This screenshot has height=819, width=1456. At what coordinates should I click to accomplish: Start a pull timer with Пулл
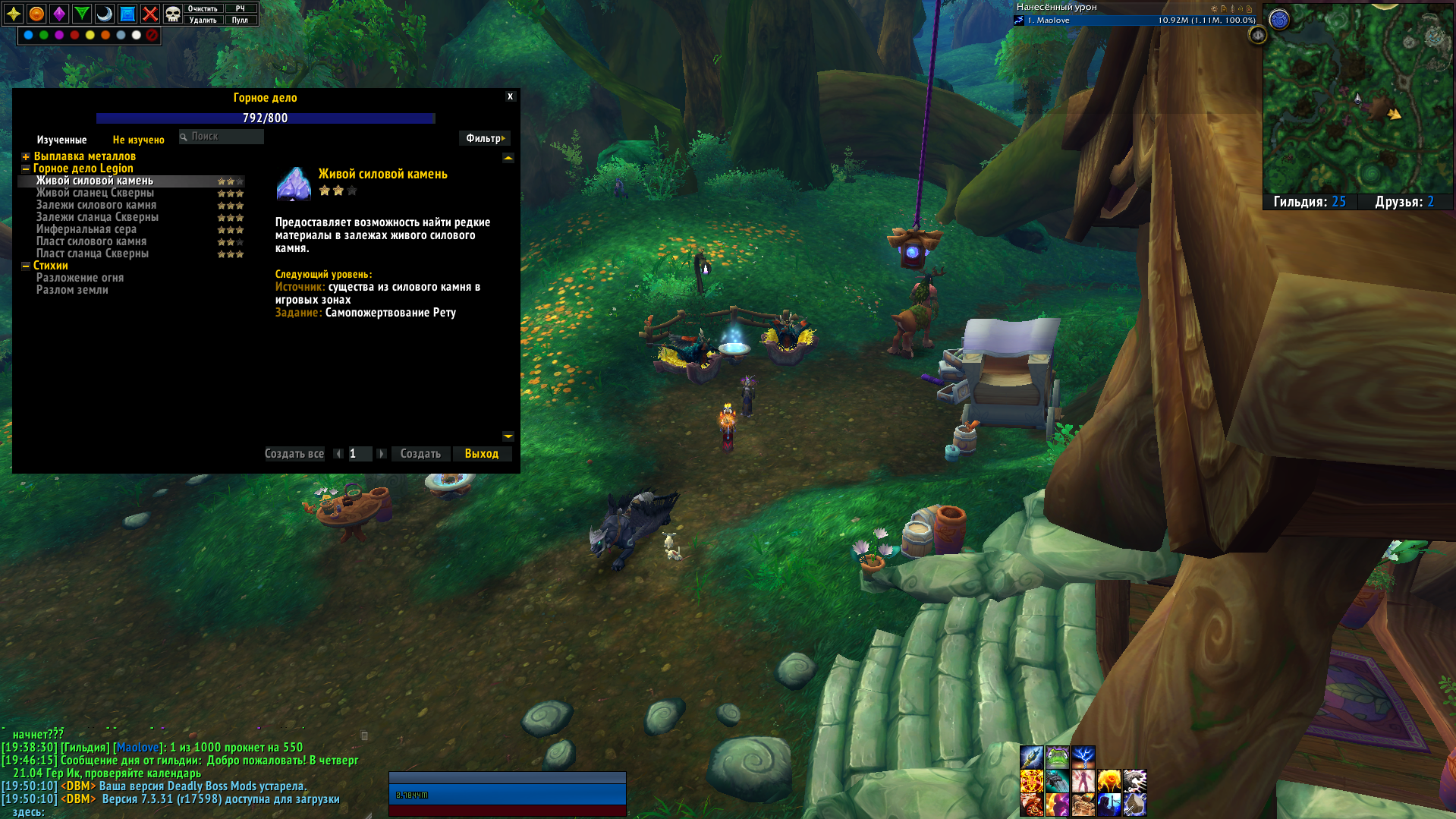pyautogui.click(x=240, y=20)
